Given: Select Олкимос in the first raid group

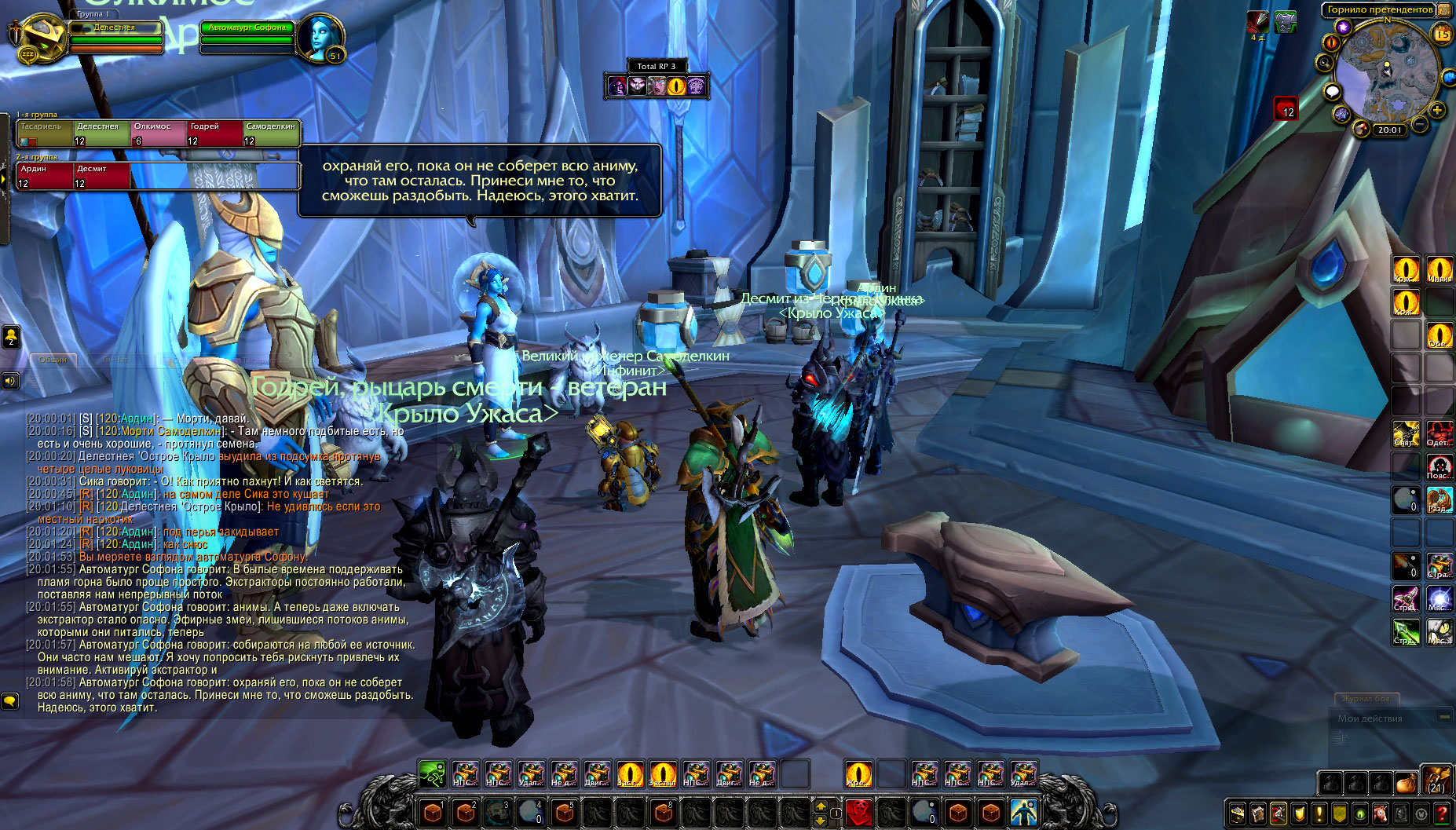Looking at the screenshot, I should tap(158, 133).
